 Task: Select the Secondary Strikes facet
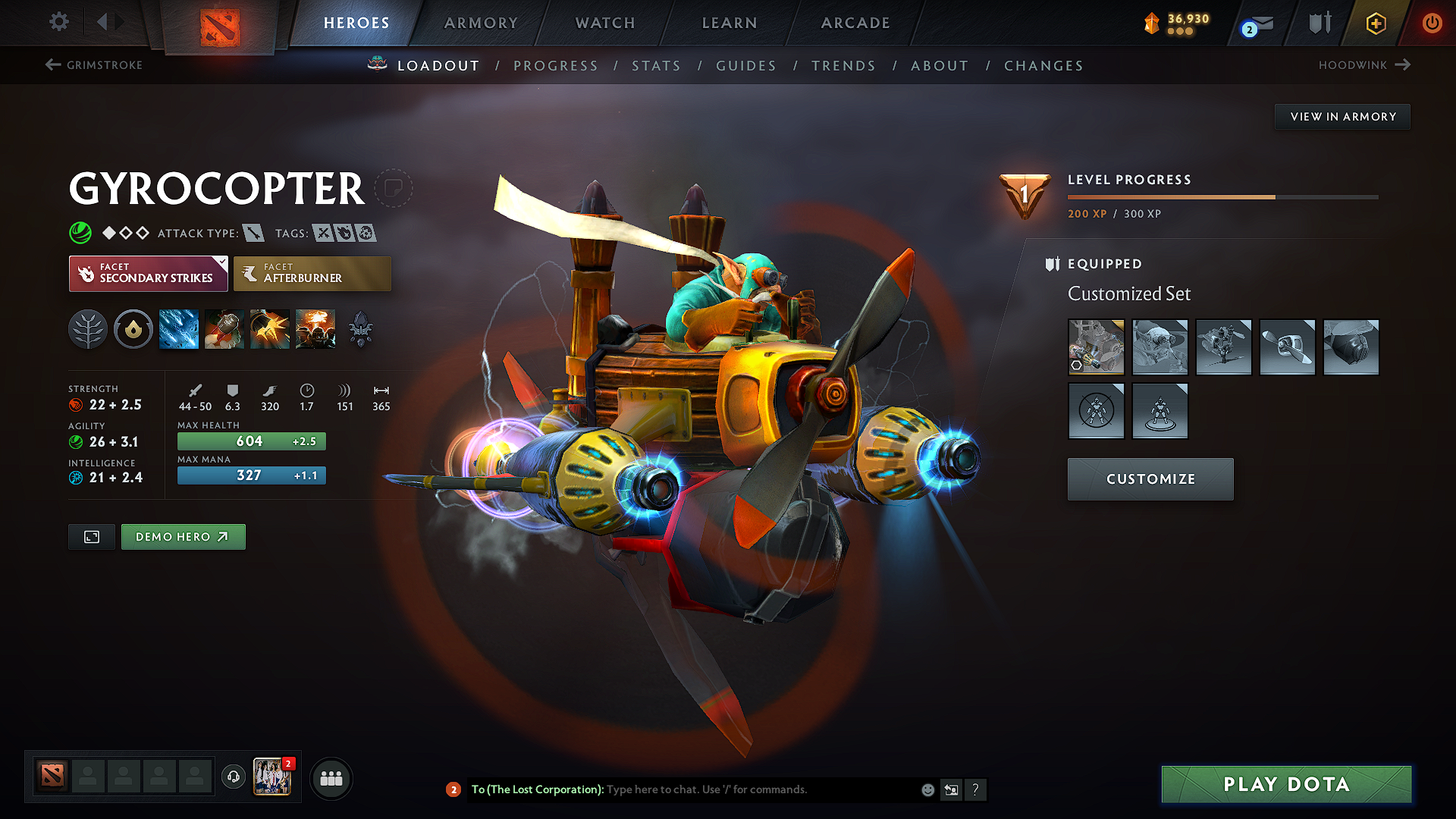pyautogui.click(x=148, y=273)
